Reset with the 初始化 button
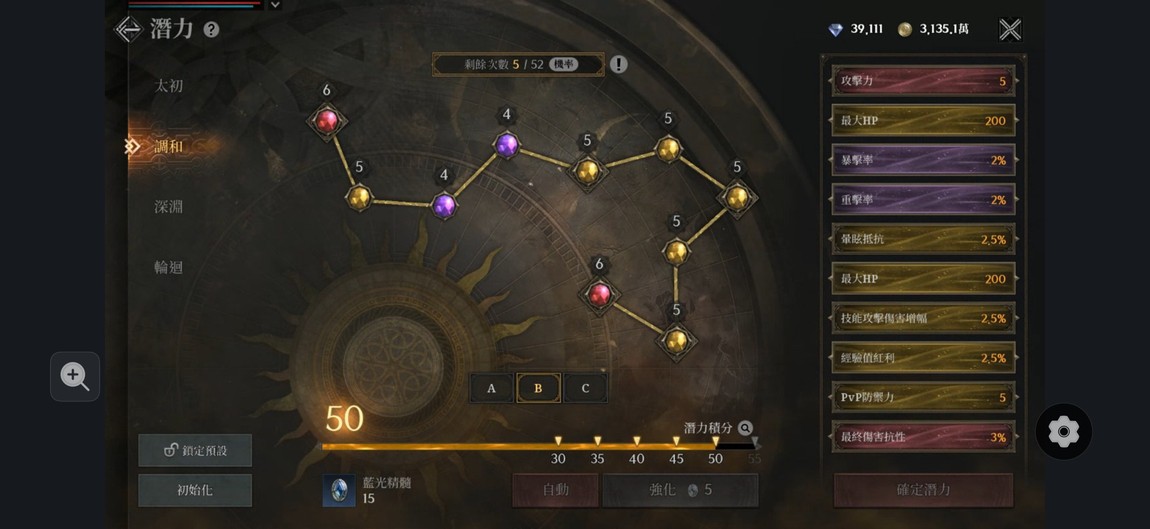Screen dimensions: 1150x529 (x=195, y=490)
